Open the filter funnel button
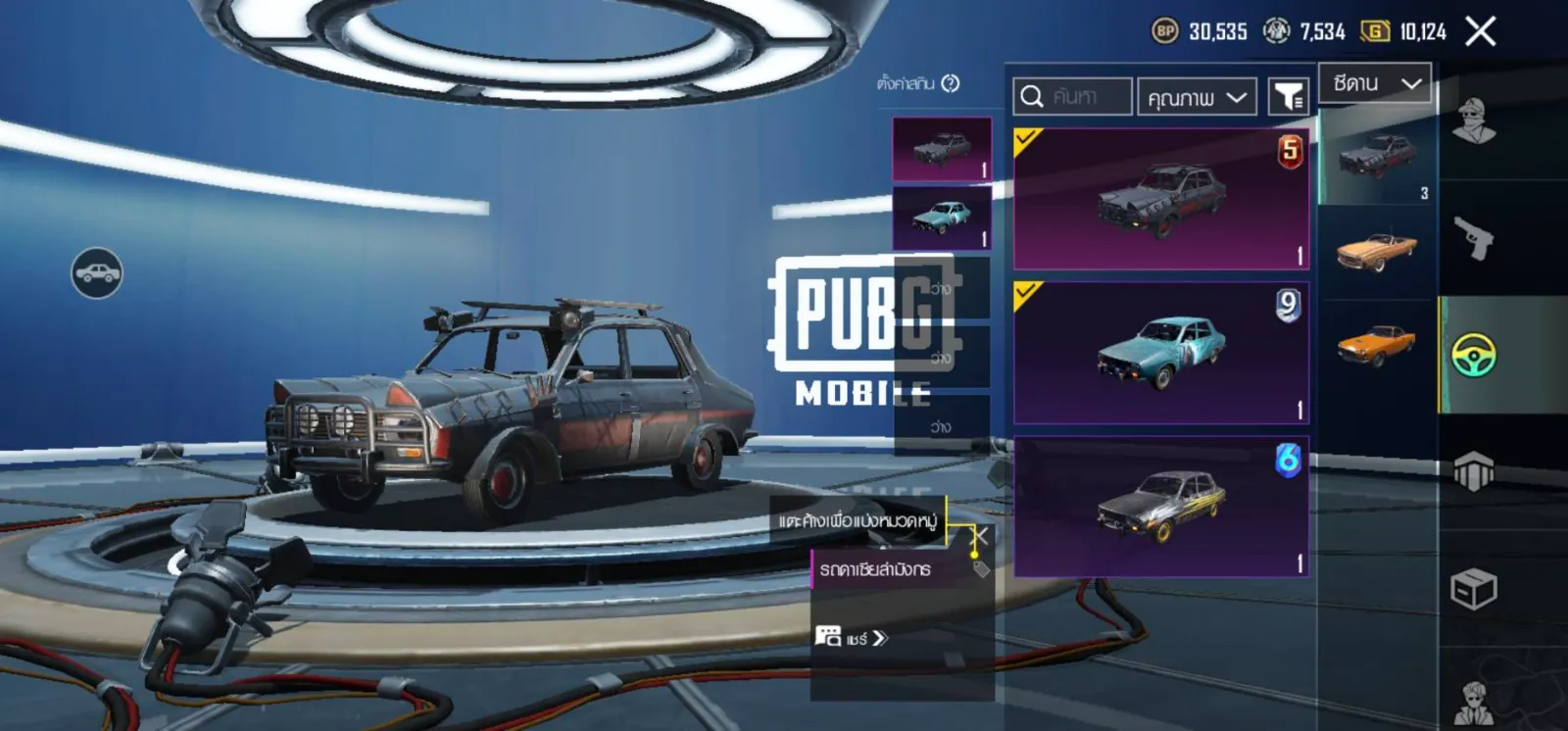This screenshot has height=731, width=1568. click(1289, 97)
